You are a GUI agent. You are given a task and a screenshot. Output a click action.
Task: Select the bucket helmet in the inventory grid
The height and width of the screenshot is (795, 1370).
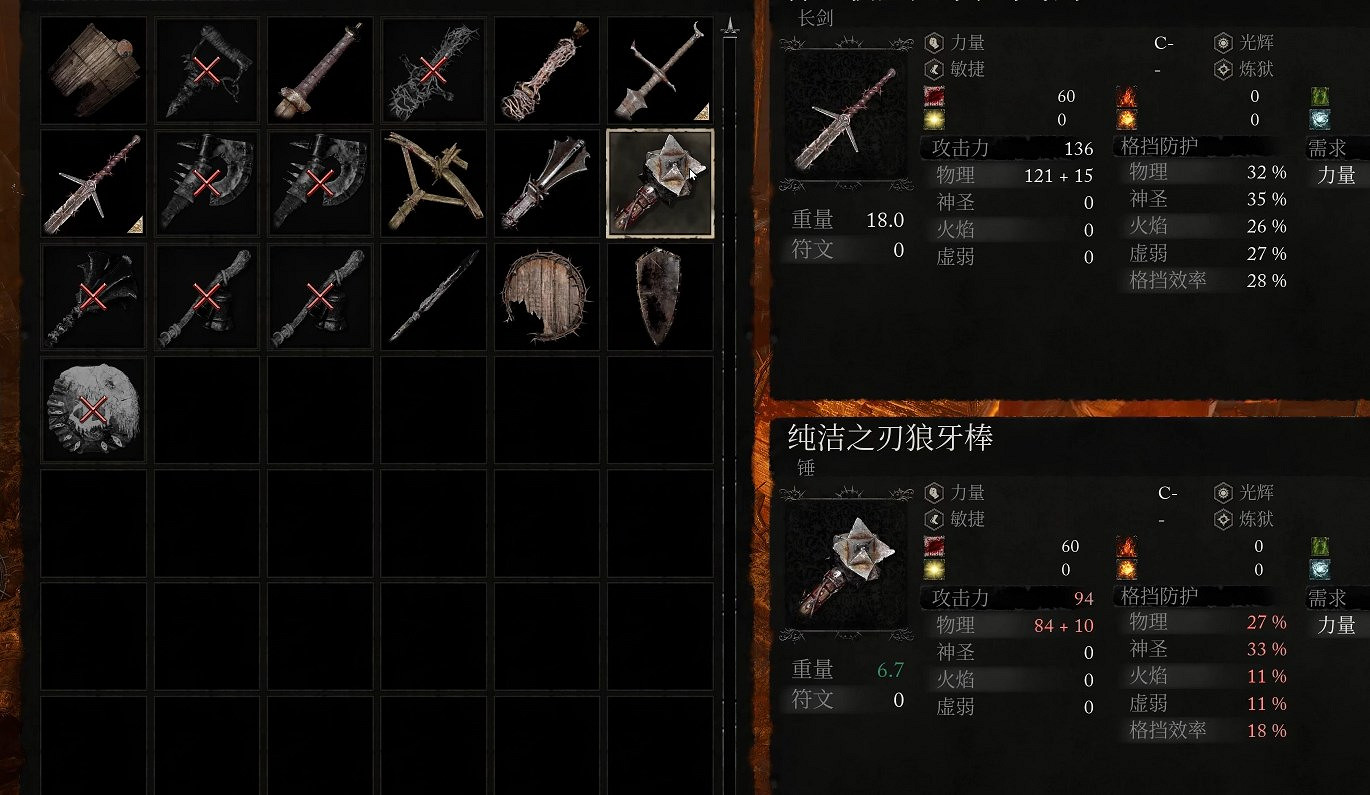(93, 70)
